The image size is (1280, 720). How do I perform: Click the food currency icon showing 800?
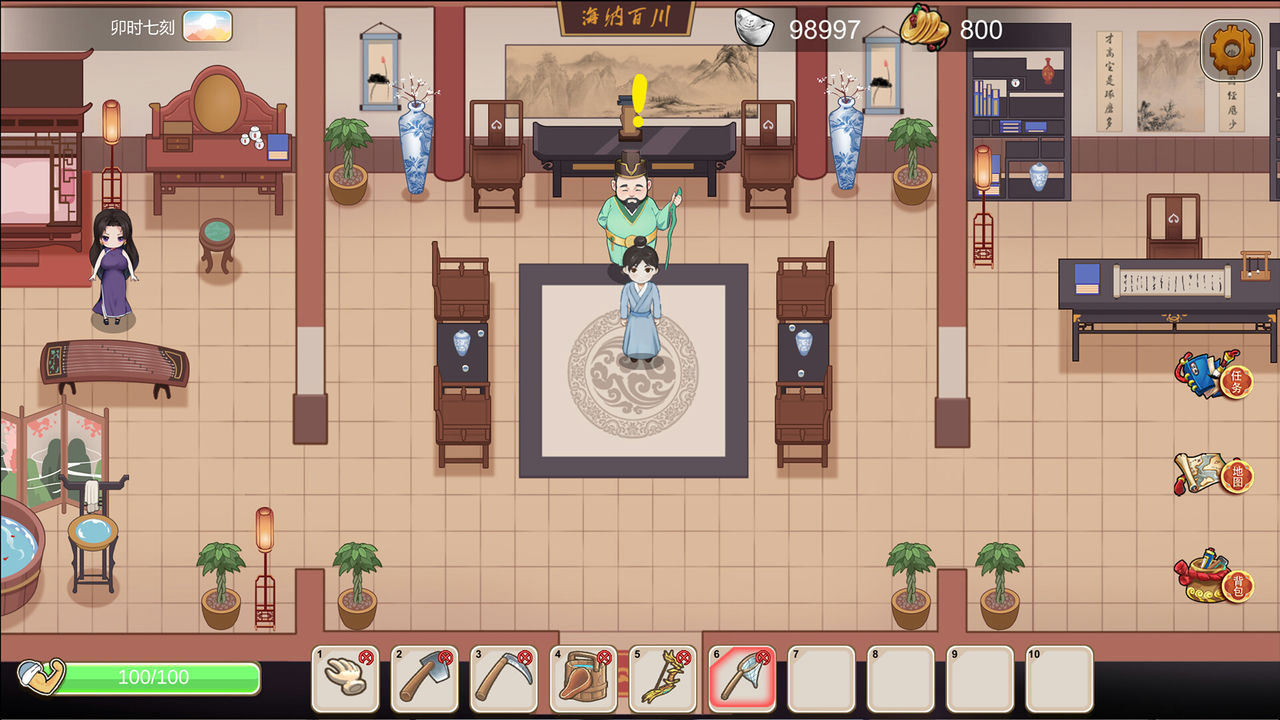click(x=925, y=28)
